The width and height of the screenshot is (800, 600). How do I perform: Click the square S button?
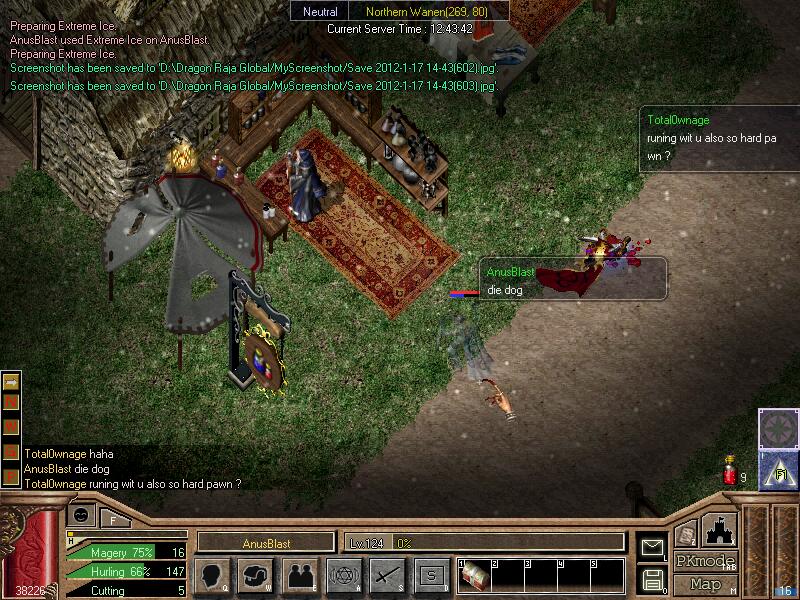[431, 575]
